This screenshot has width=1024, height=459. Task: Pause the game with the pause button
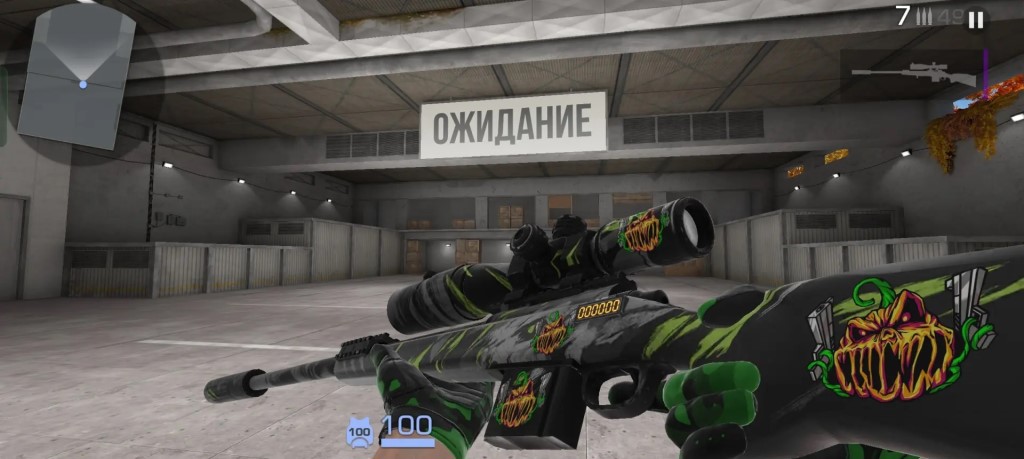click(x=975, y=19)
